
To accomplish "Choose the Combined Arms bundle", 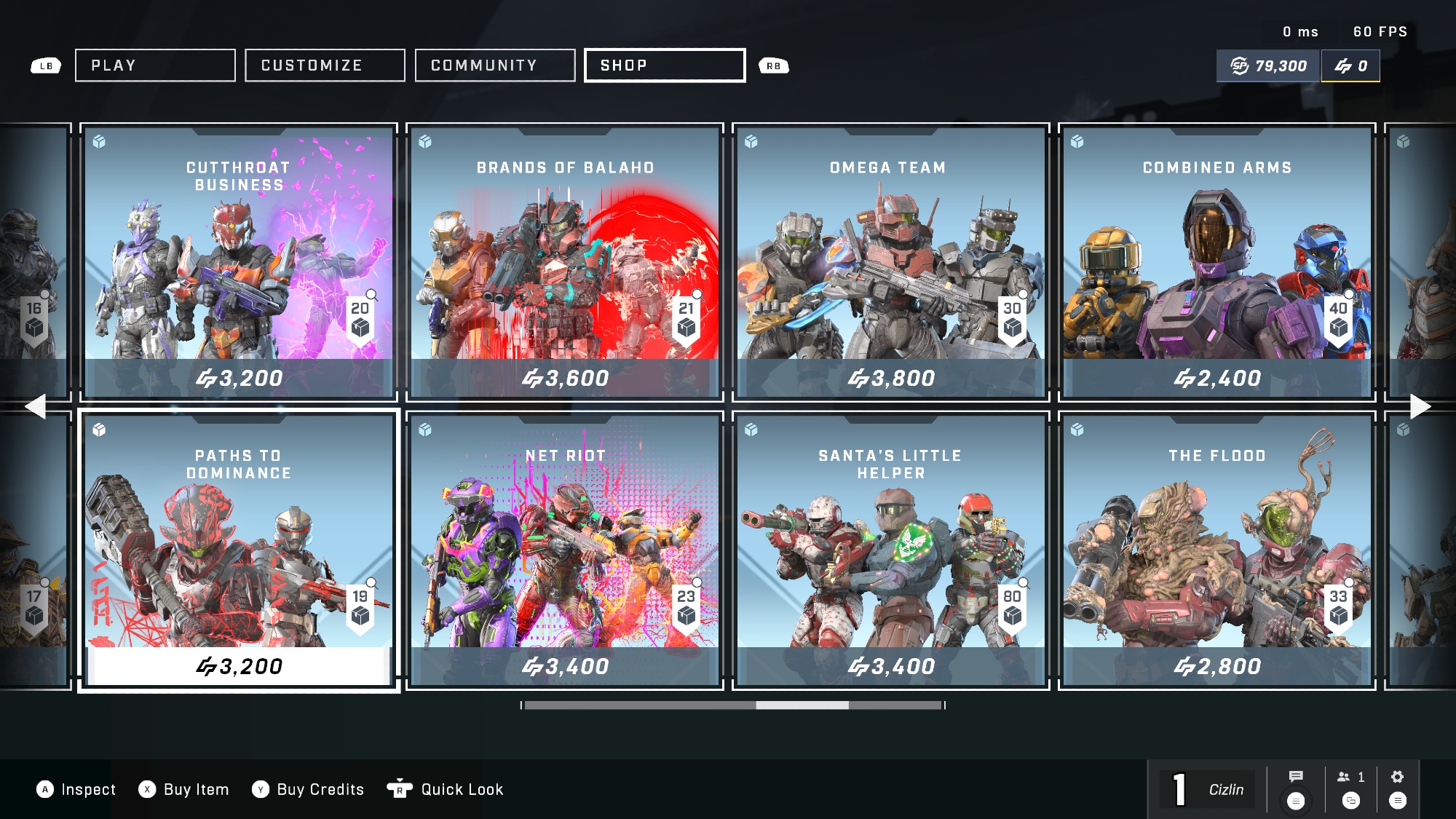I will pyautogui.click(x=1216, y=262).
